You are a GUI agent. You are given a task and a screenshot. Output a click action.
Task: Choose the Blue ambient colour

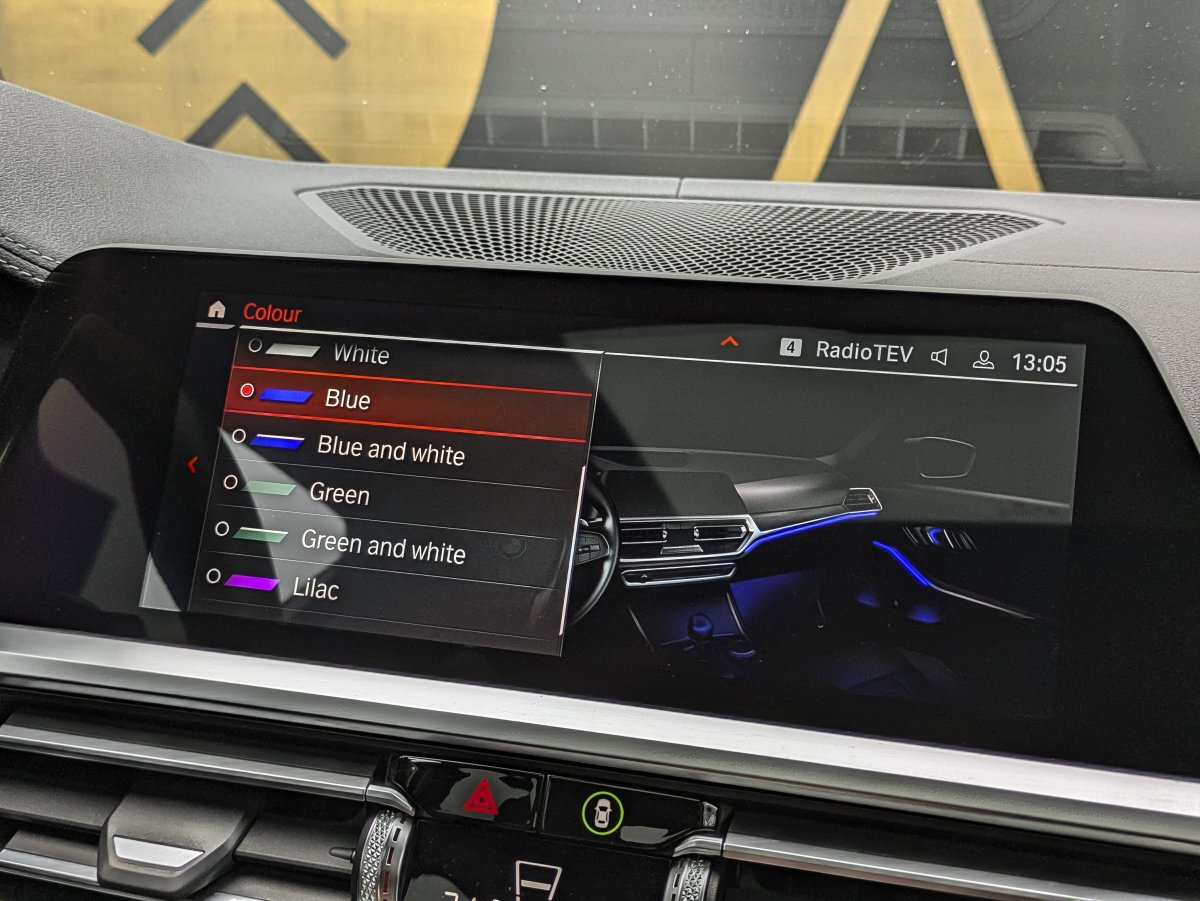(x=347, y=399)
